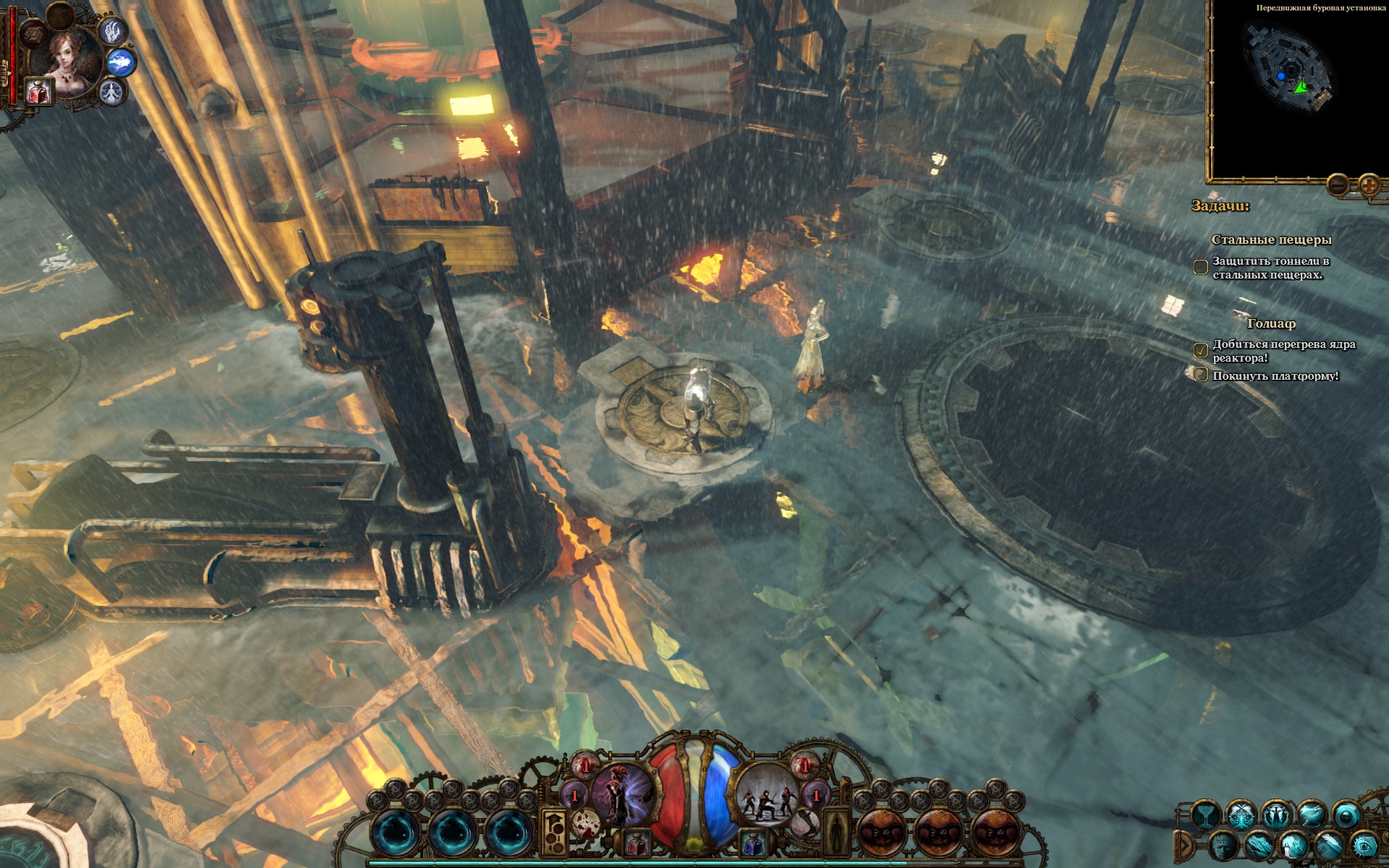The width and height of the screenshot is (1389, 868).
Task: Select the 'Защитить тоннели' quest objective
Action: tap(1270, 268)
